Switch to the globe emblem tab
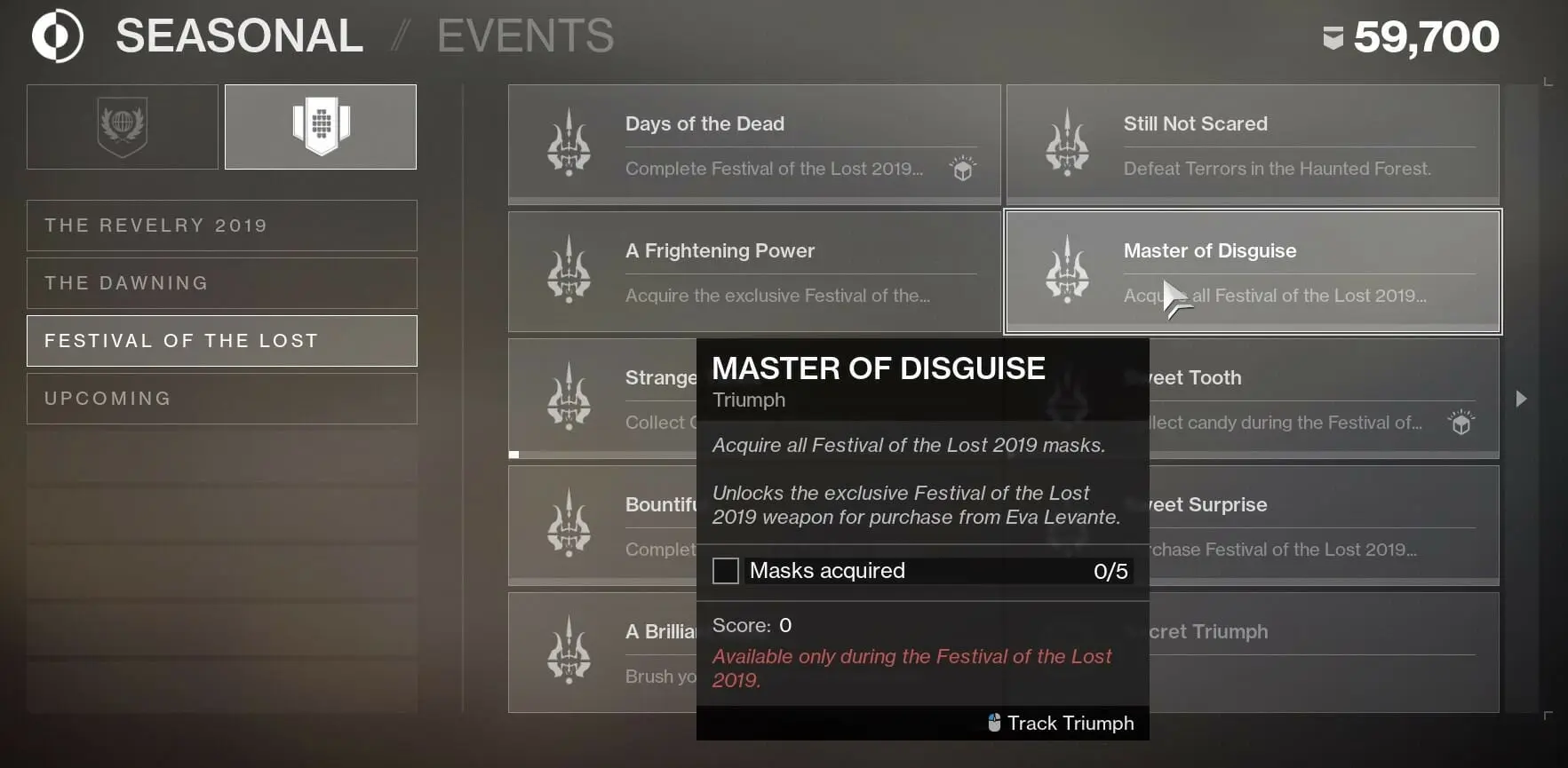 point(123,127)
